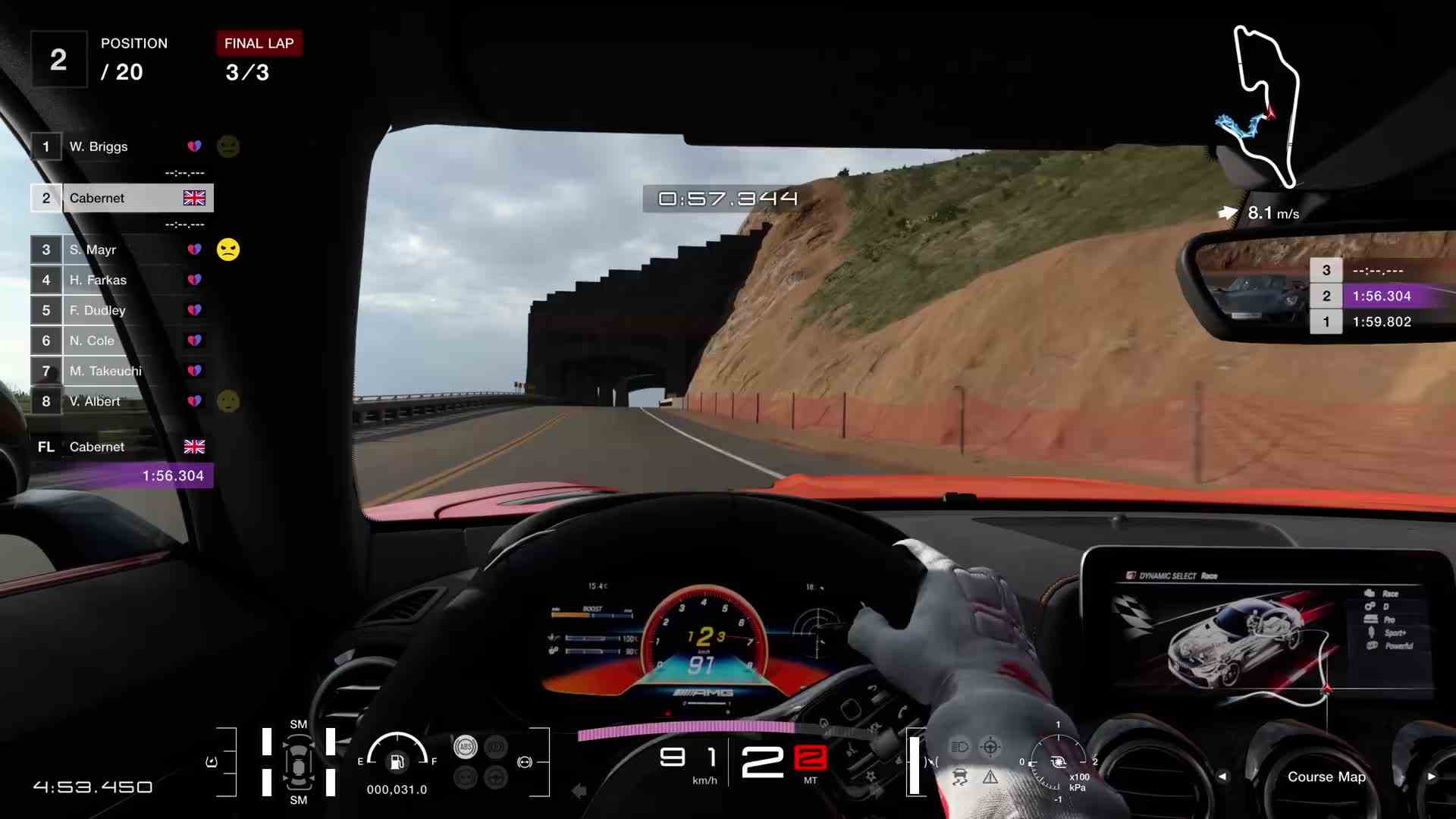
Task: Click the left arrow beside Course Map
Action: click(x=1224, y=777)
